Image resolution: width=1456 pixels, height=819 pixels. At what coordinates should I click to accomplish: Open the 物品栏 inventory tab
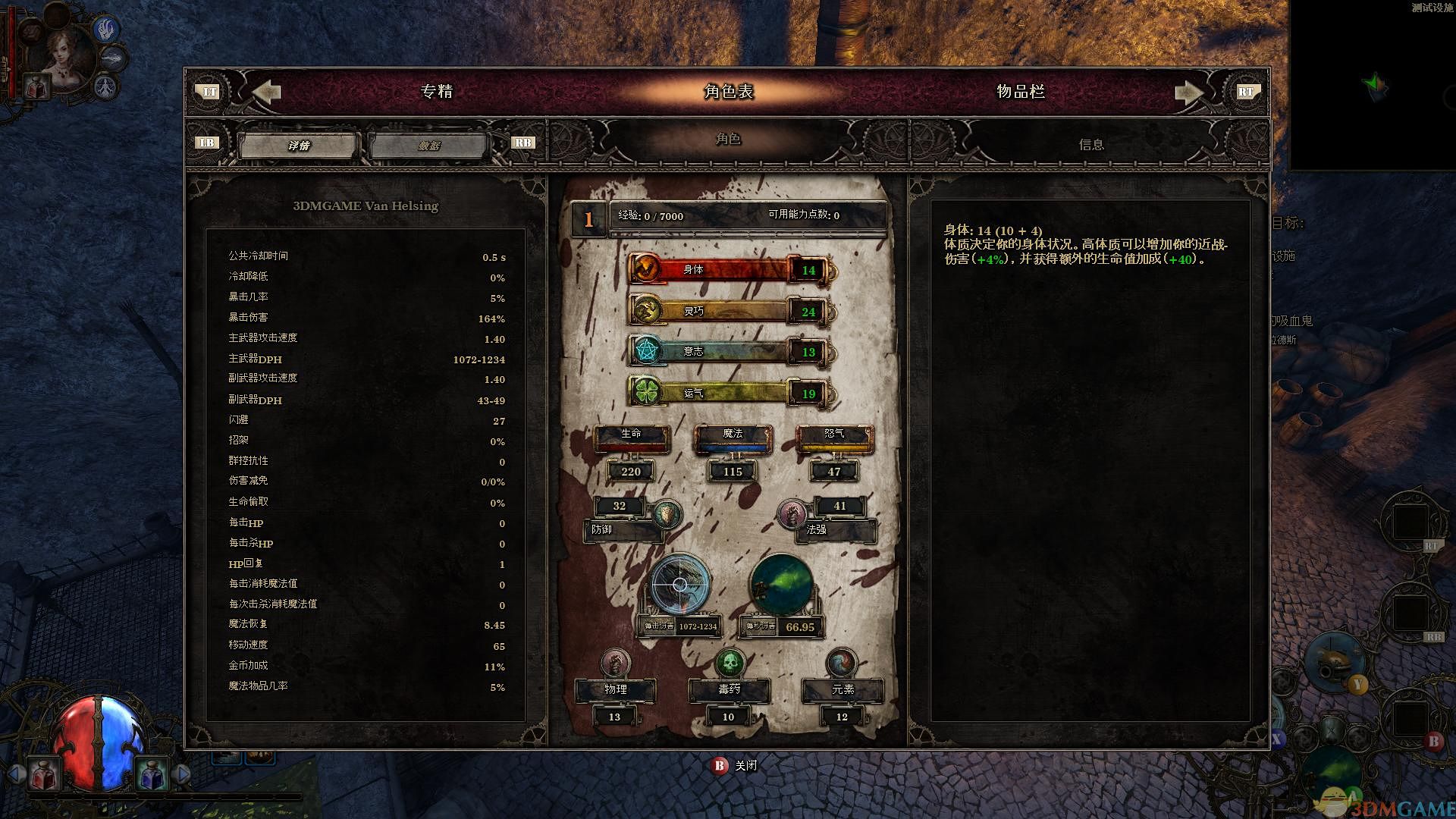[x=1020, y=92]
